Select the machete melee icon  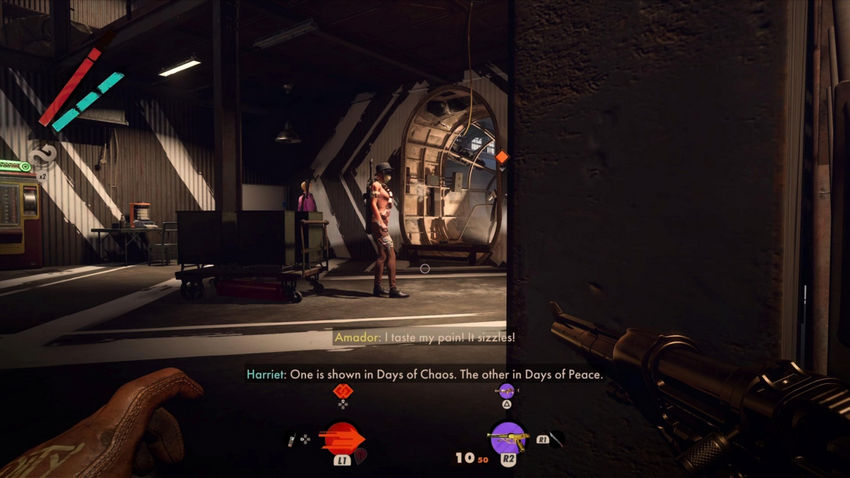coord(553,438)
